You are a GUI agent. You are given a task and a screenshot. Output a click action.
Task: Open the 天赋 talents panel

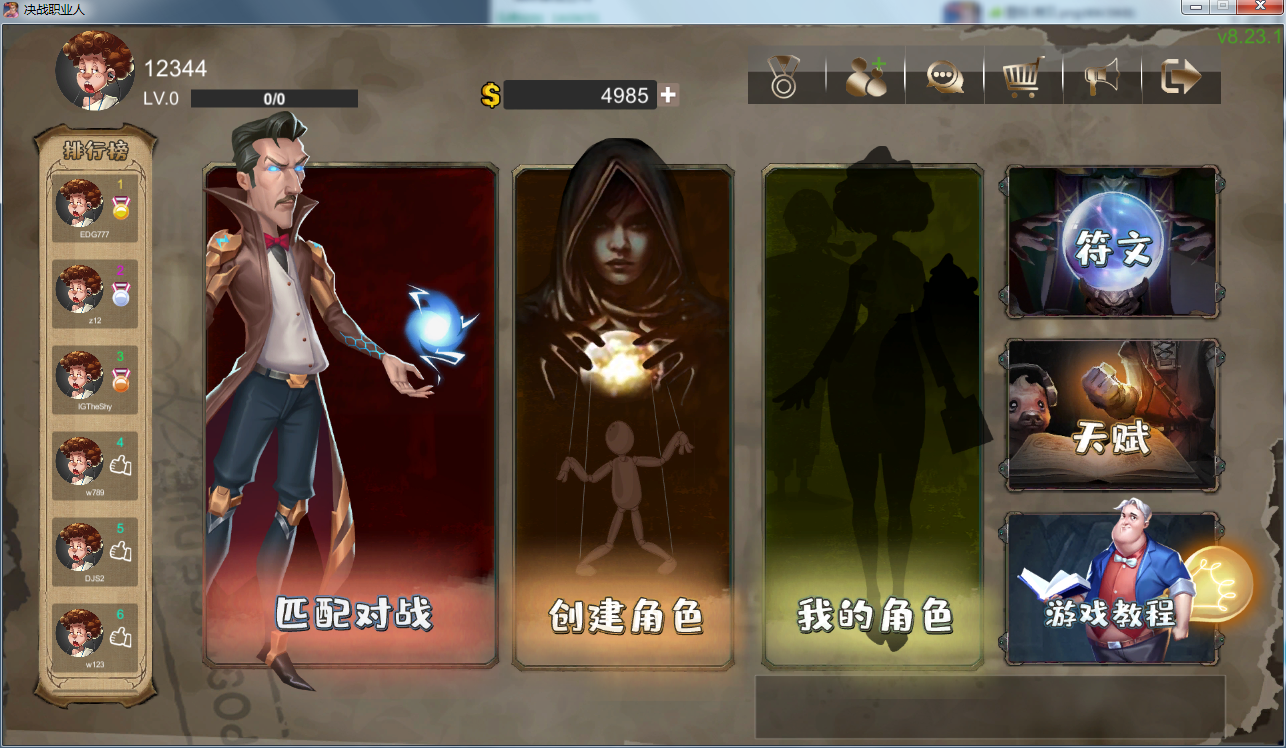[x=1111, y=413]
